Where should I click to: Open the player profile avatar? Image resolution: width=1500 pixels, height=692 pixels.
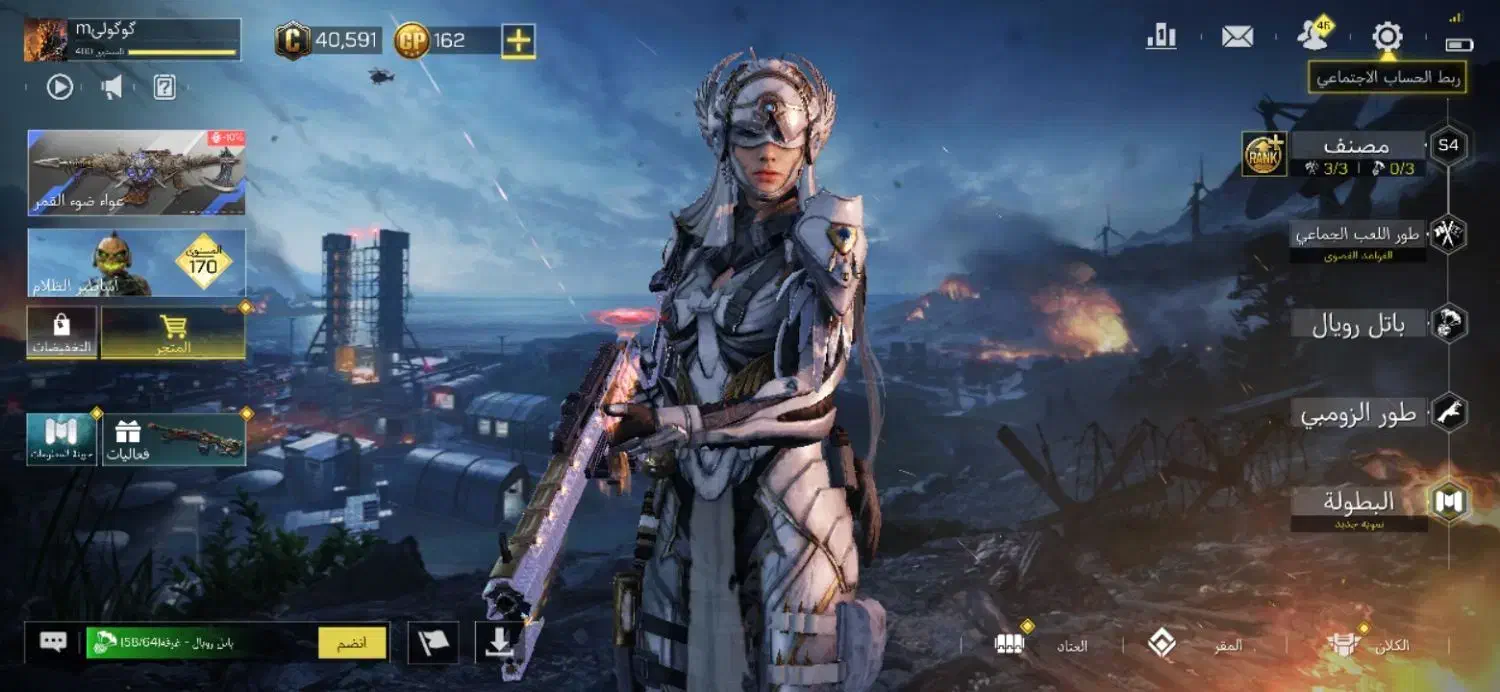coord(45,41)
